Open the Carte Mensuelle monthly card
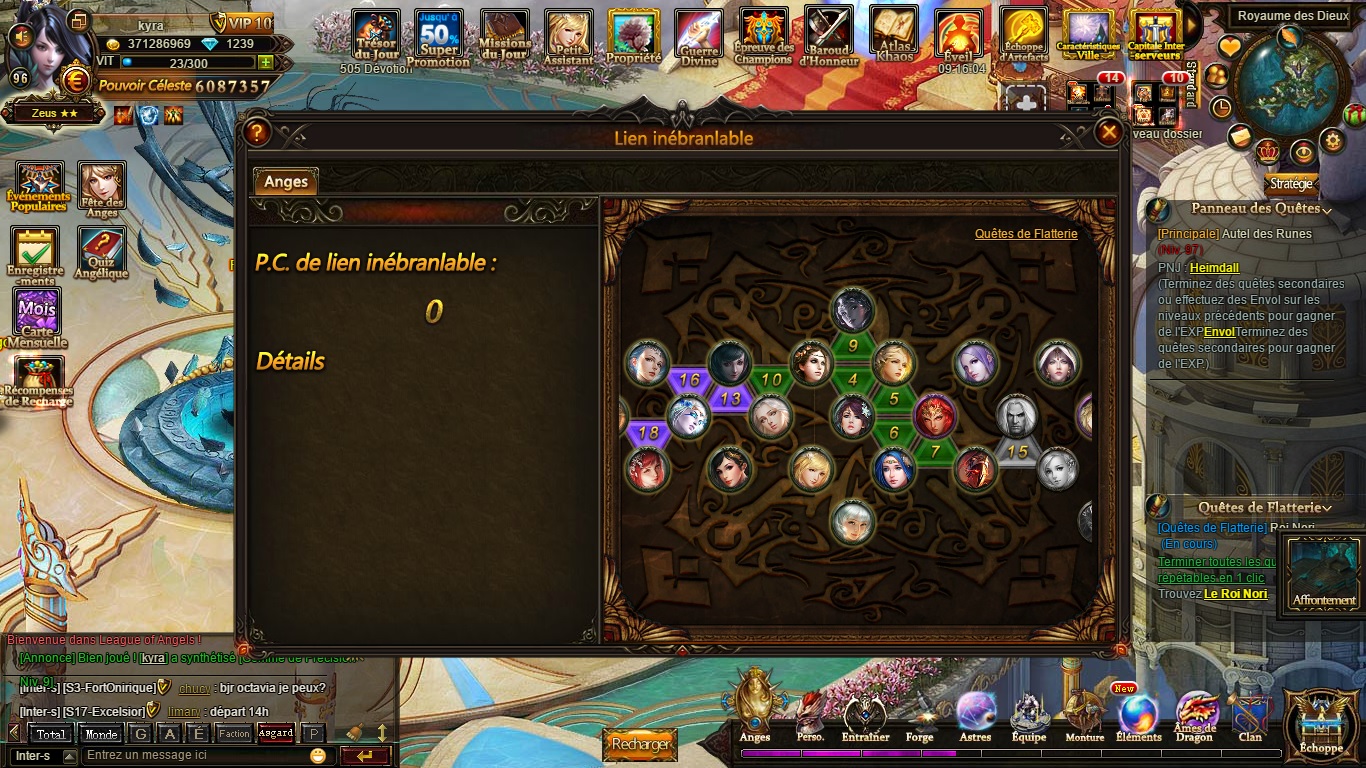Viewport: 1366px width, 768px height. 37,314
